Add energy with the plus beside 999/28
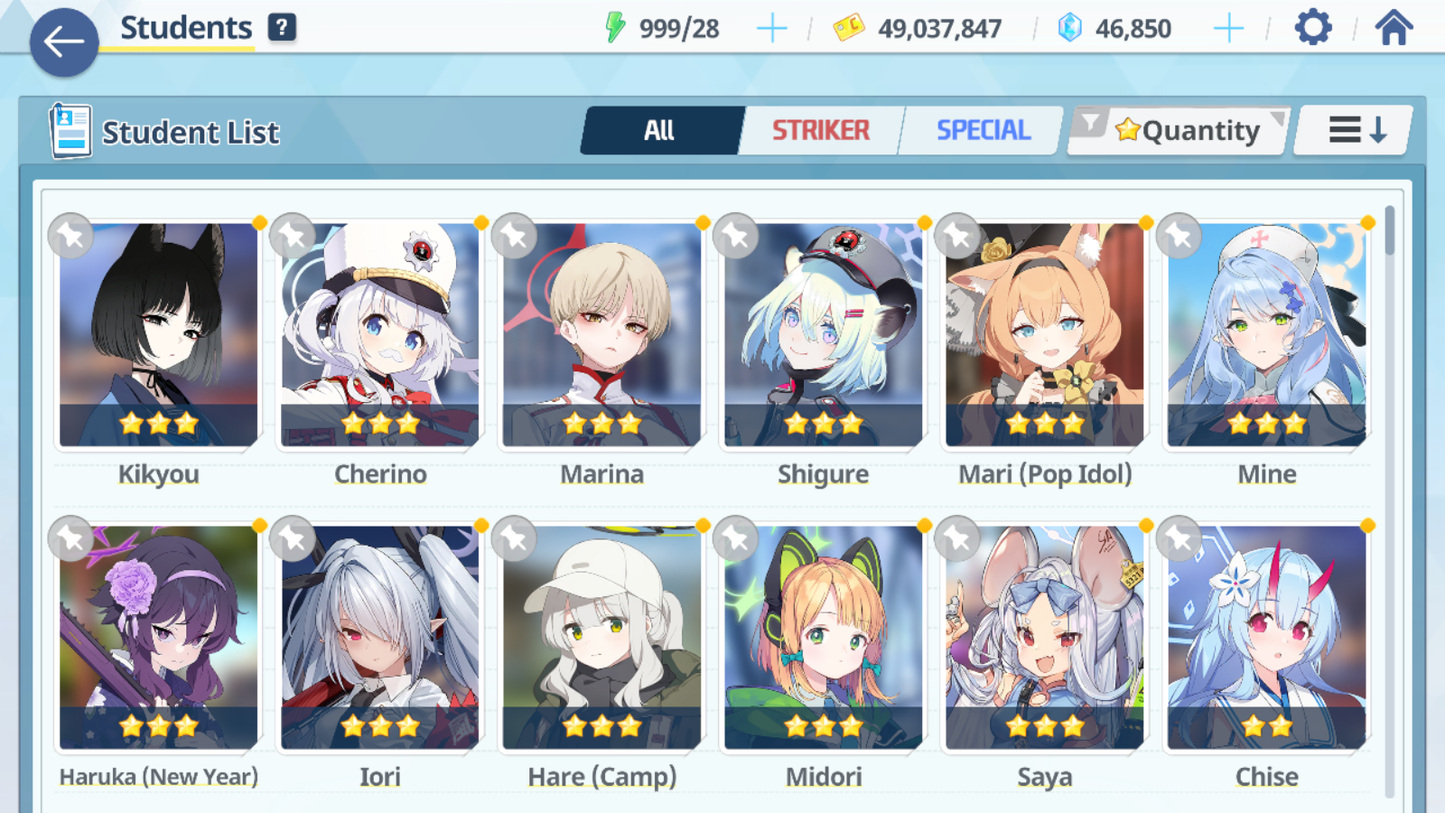Viewport: 1445px width, 813px height. 771,29
